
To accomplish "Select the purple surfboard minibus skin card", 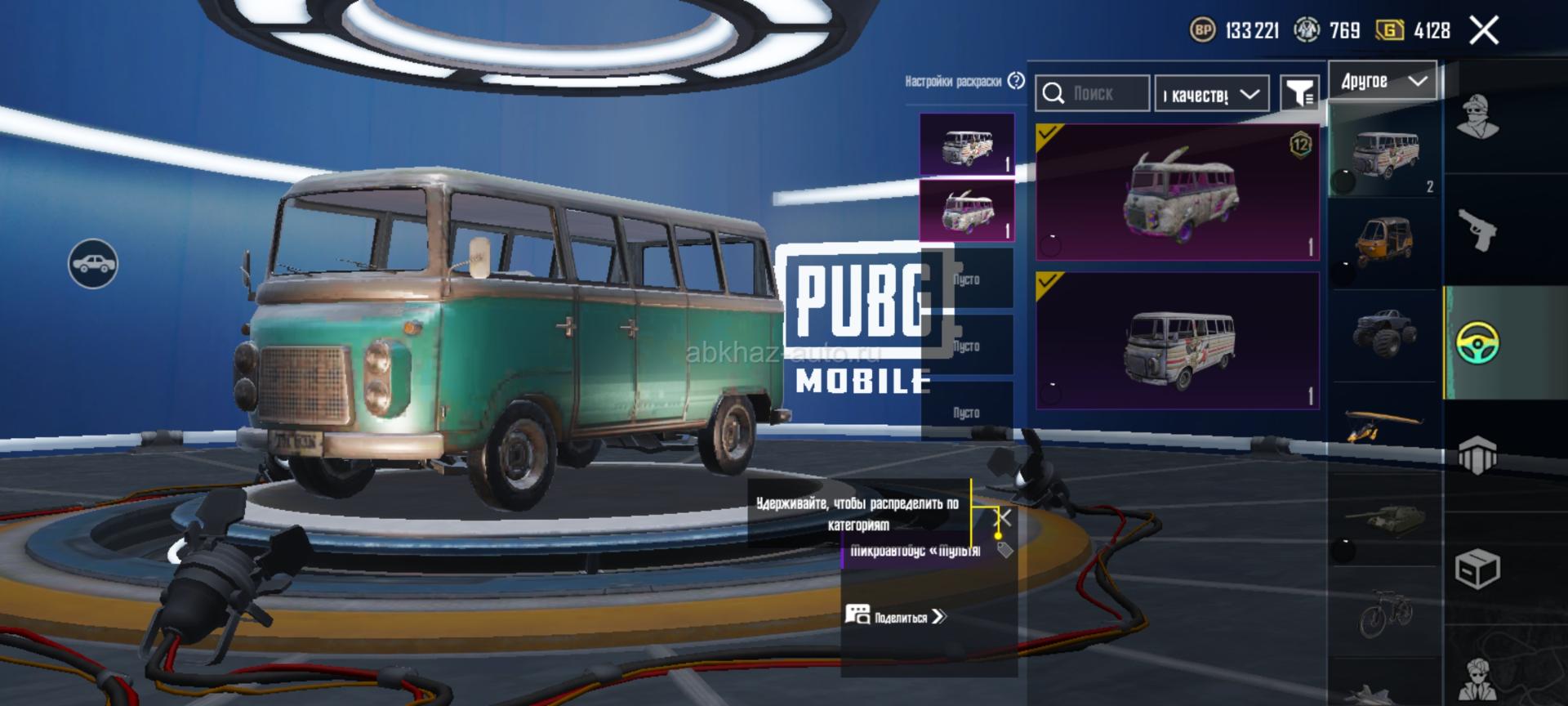I will tap(1177, 193).
